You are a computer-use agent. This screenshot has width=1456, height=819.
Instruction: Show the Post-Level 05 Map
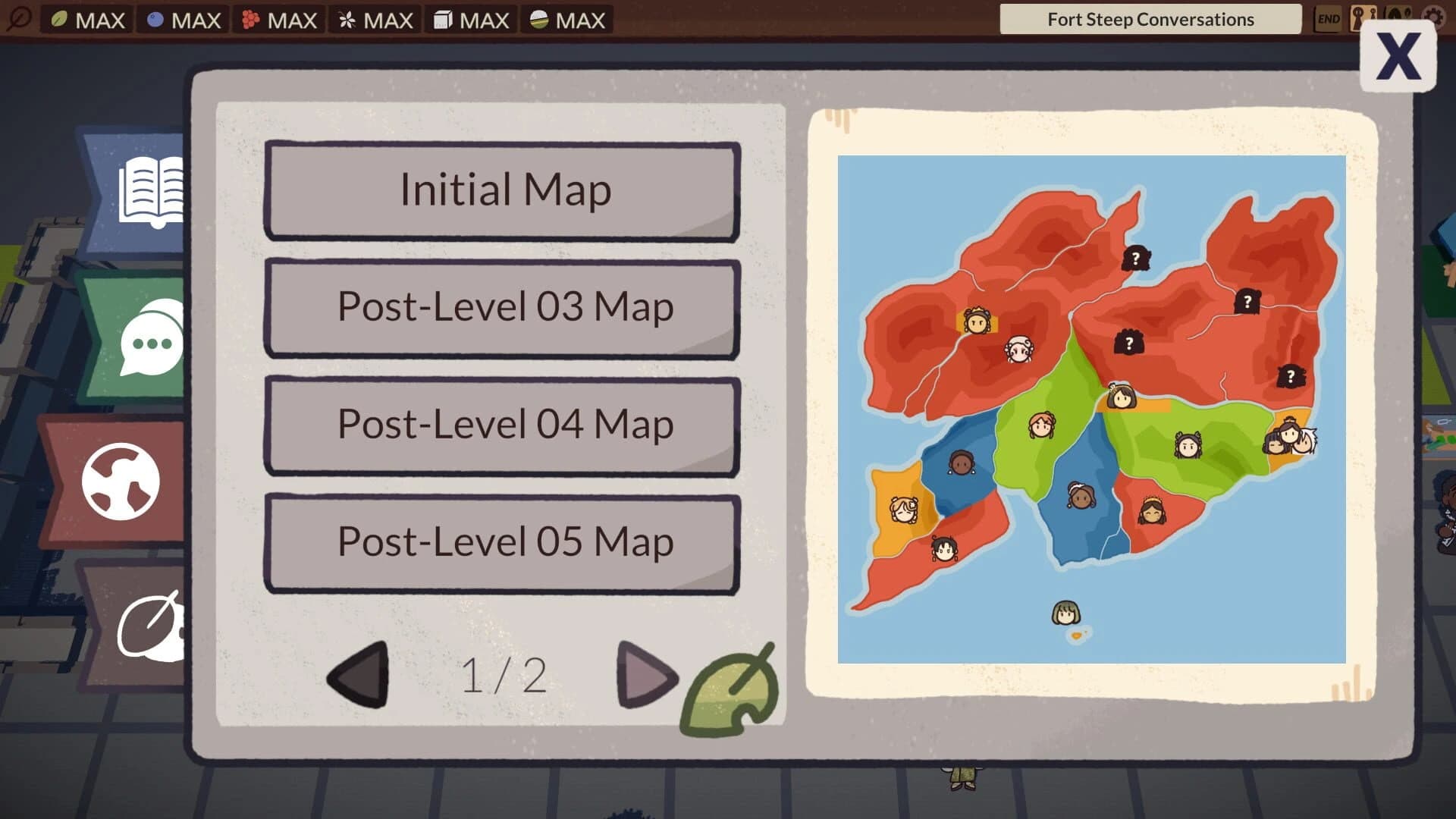[x=504, y=541]
